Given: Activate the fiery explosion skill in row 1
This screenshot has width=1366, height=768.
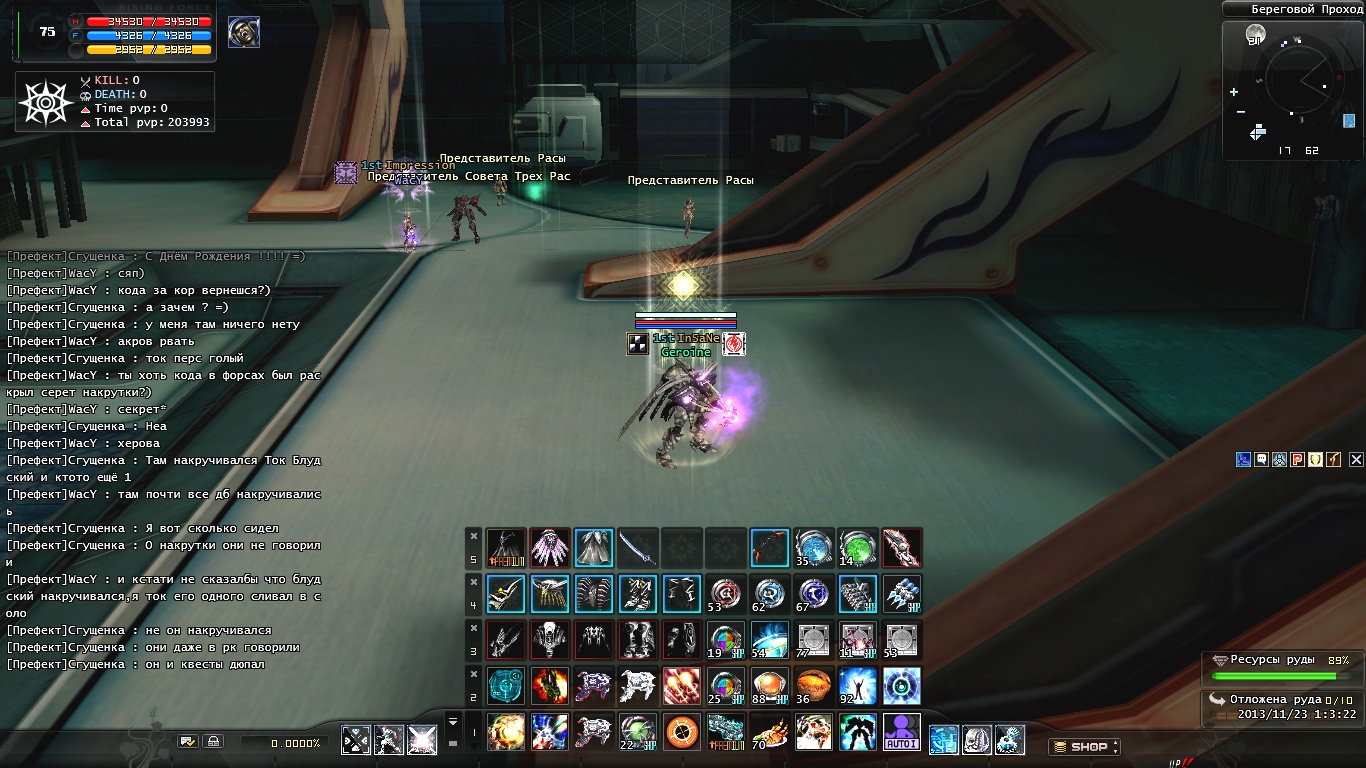Looking at the screenshot, I should tap(506, 732).
